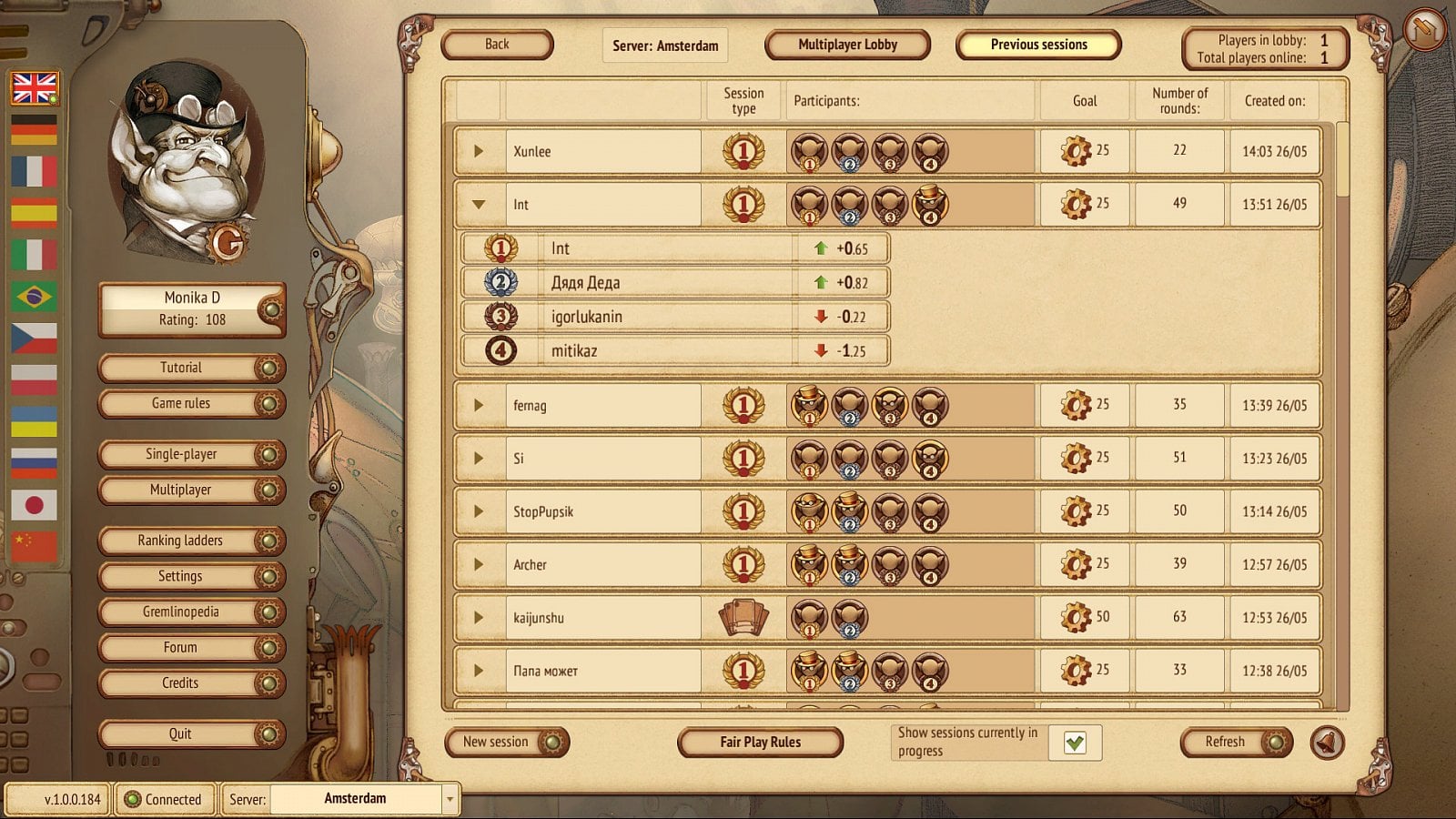Select the German flag language
The width and height of the screenshot is (1456, 819).
tap(35, 130)
